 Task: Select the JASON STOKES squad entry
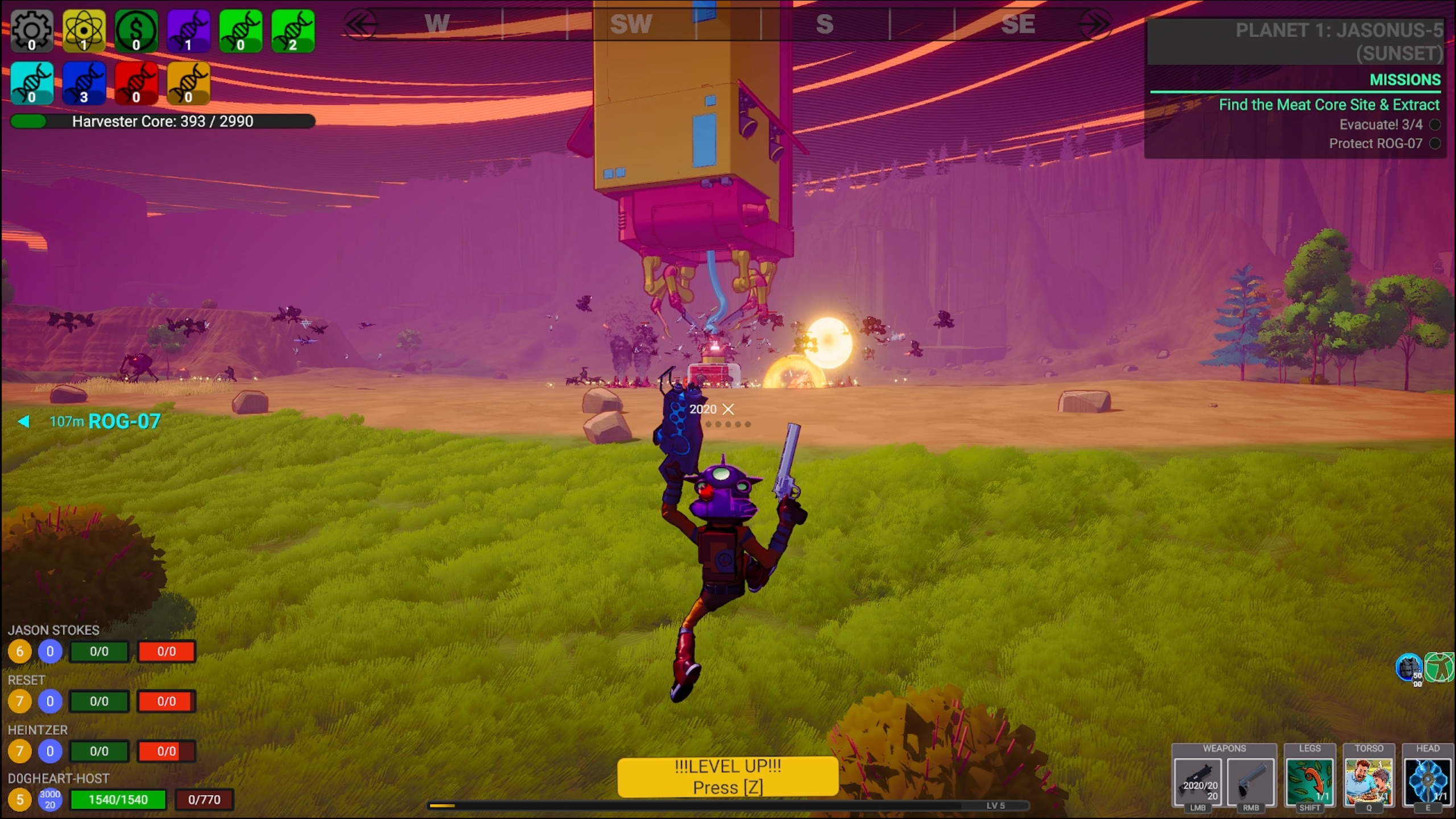coord(53,630)
